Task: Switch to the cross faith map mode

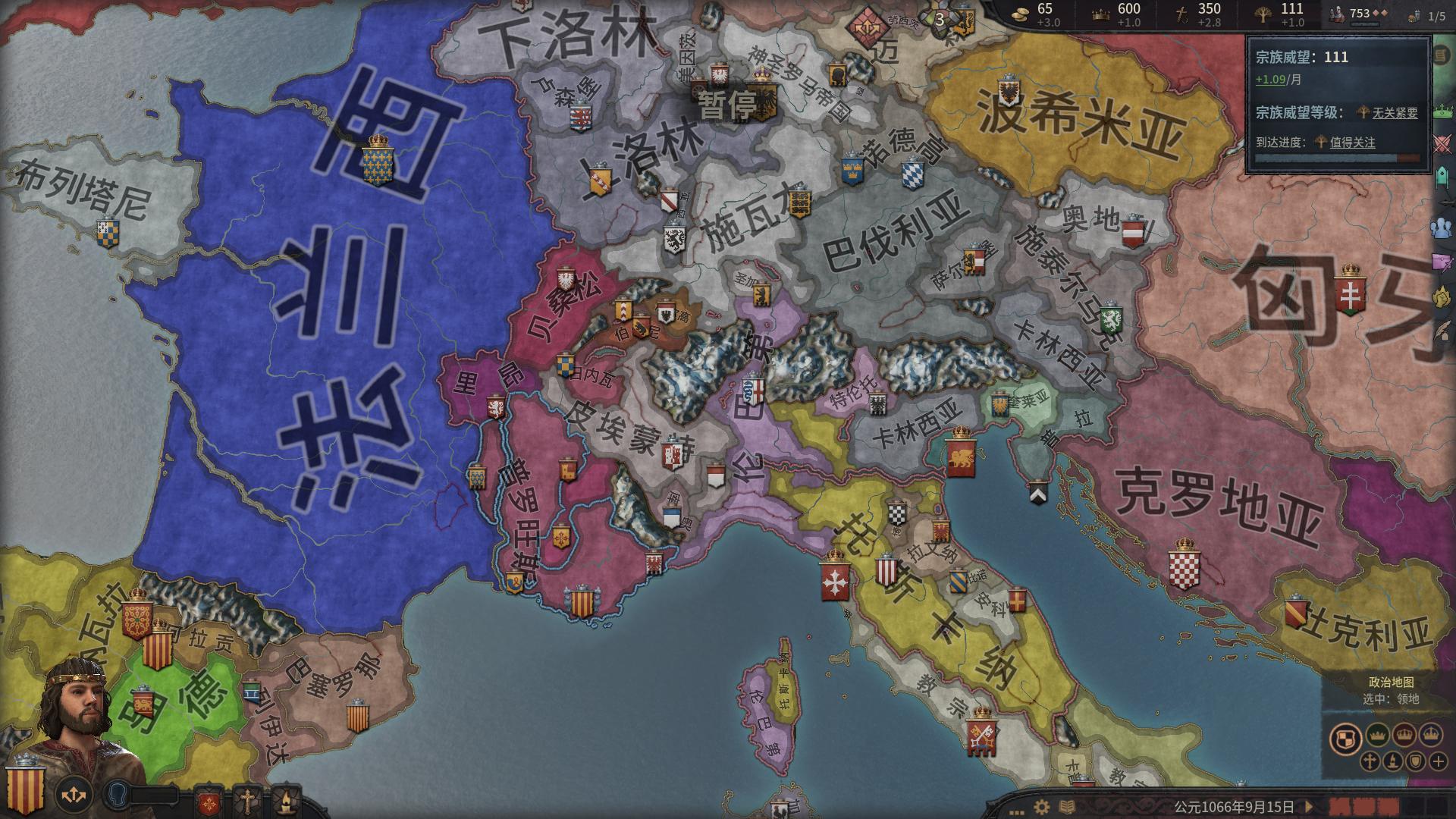Action: [x=1370, y=762]
